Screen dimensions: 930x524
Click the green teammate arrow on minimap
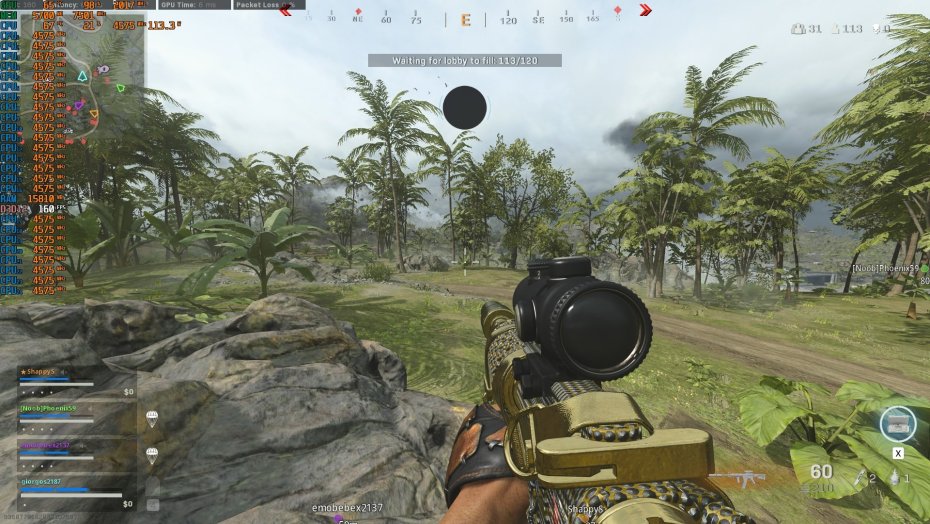coord(120,88)
